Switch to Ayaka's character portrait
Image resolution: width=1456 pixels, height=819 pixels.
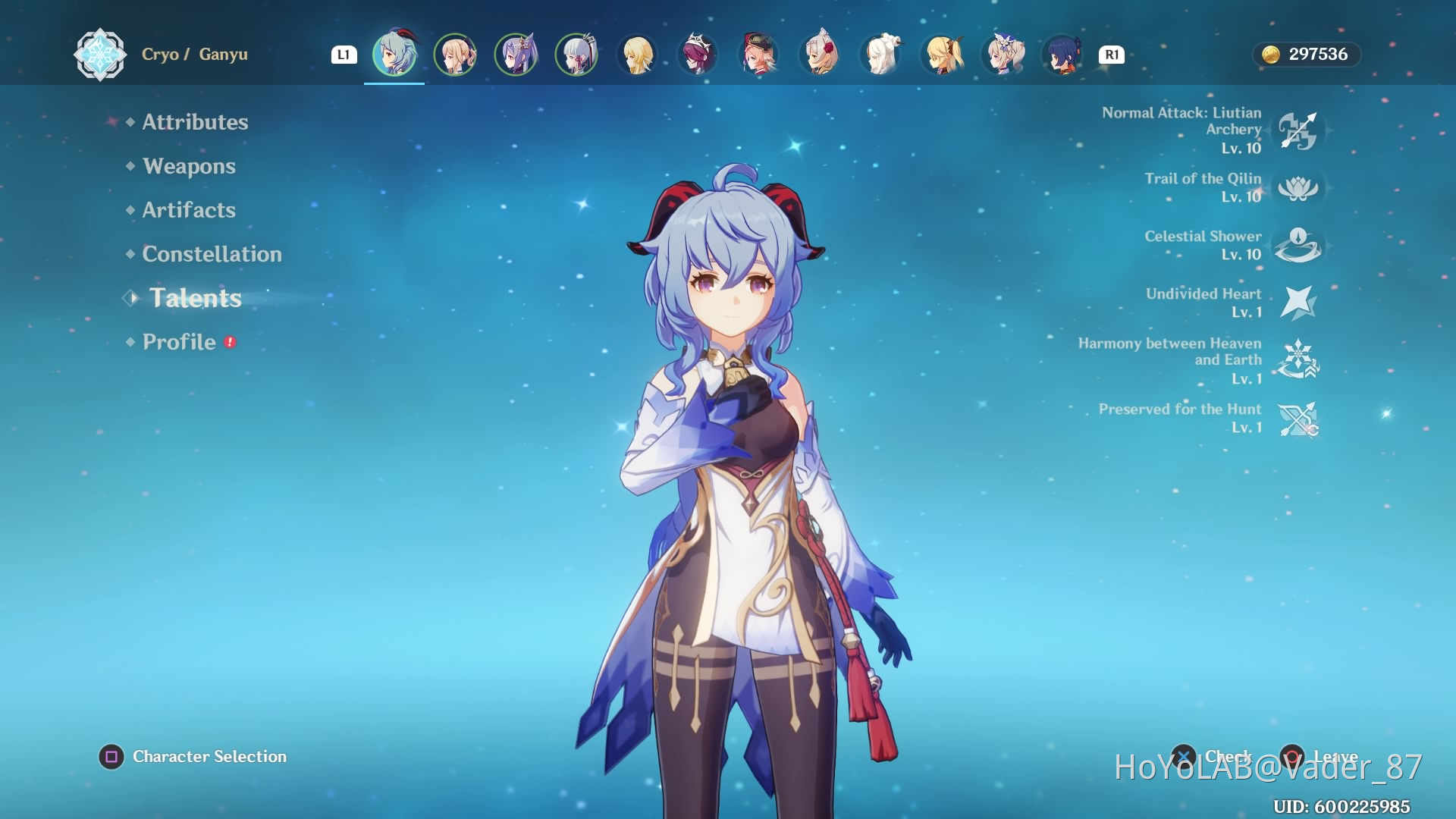576,55
